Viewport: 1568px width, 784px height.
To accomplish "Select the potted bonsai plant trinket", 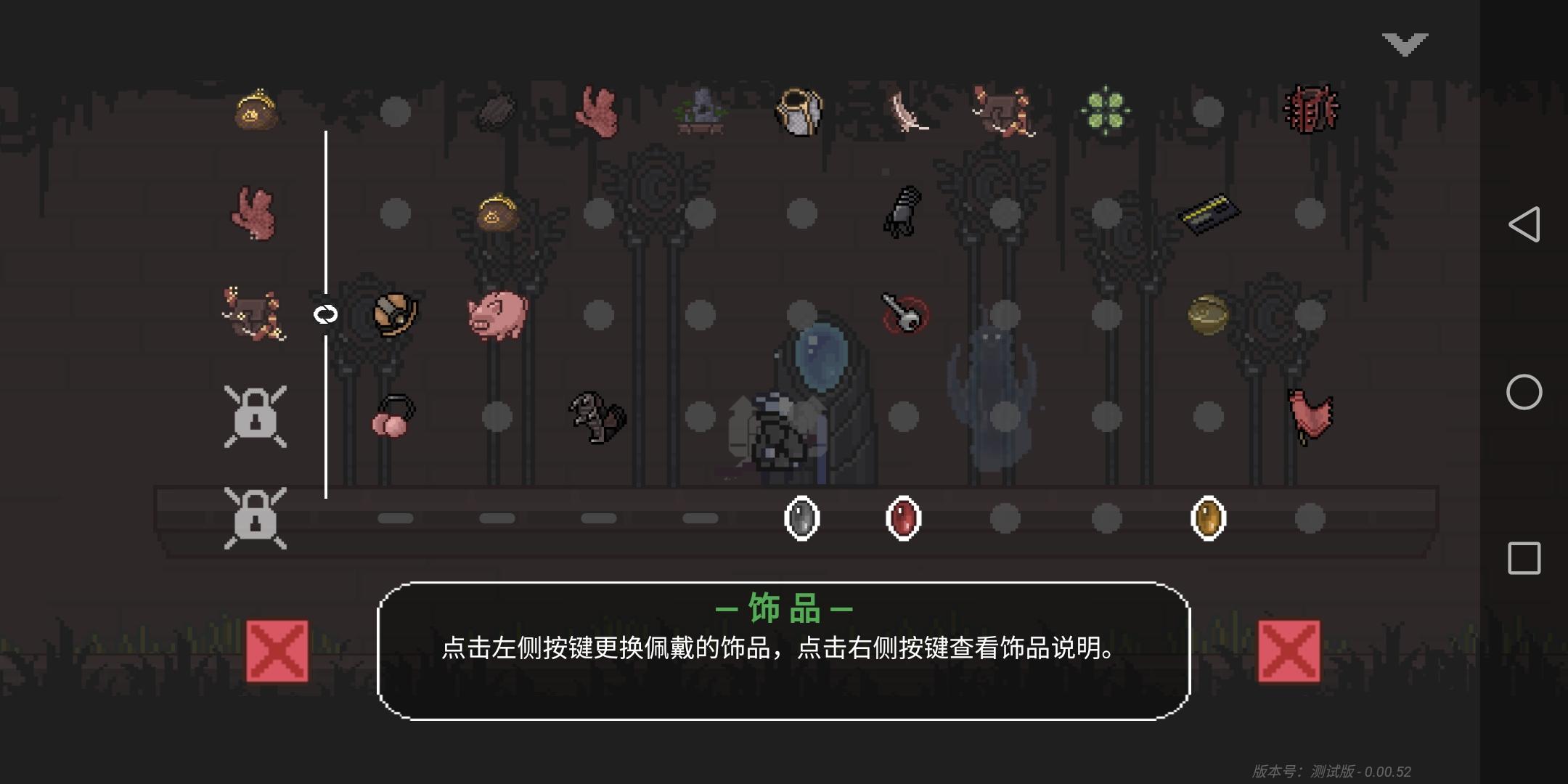I will click(702, 110).
